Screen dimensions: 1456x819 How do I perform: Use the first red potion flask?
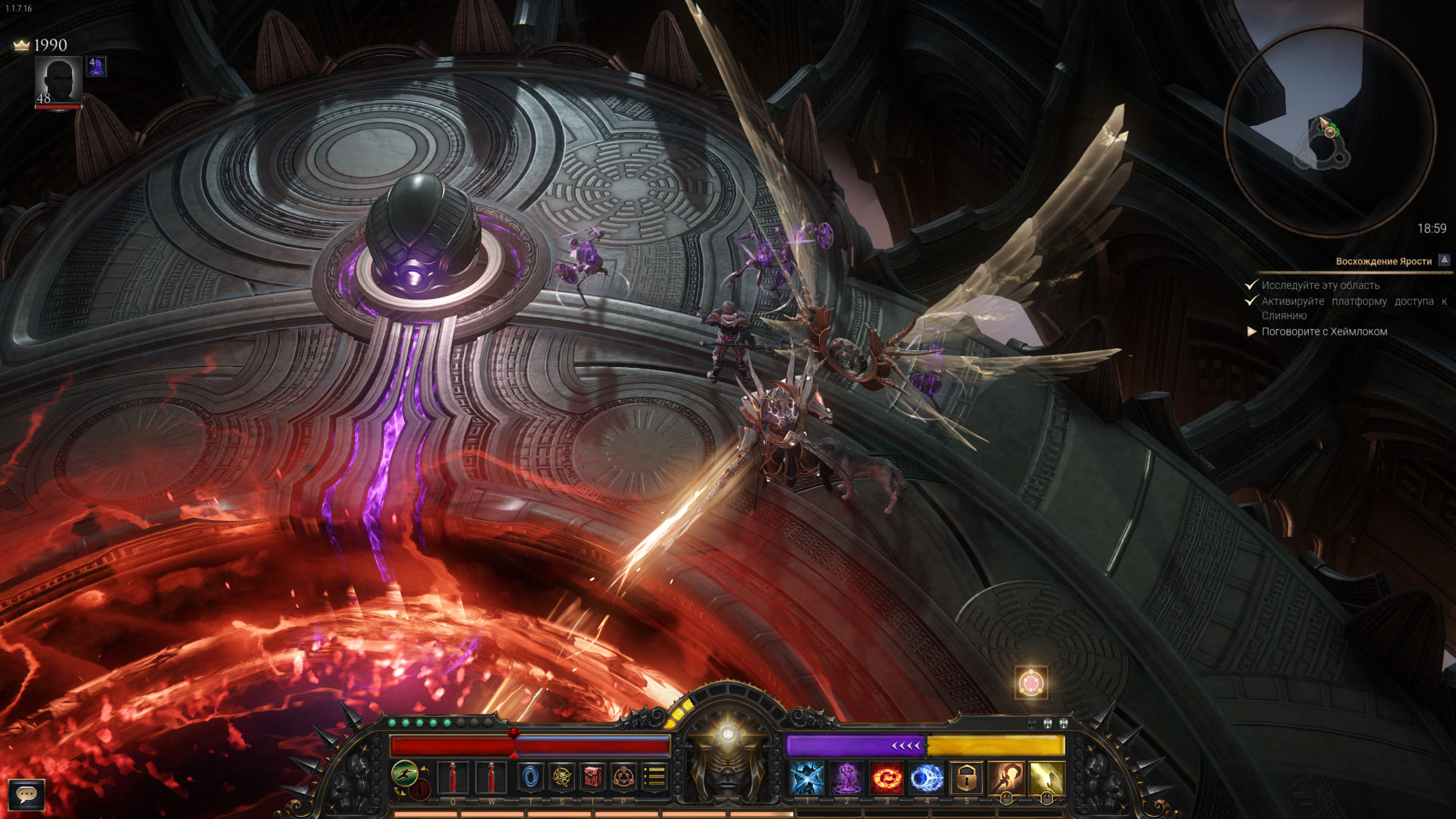click(x=453, y=777)
